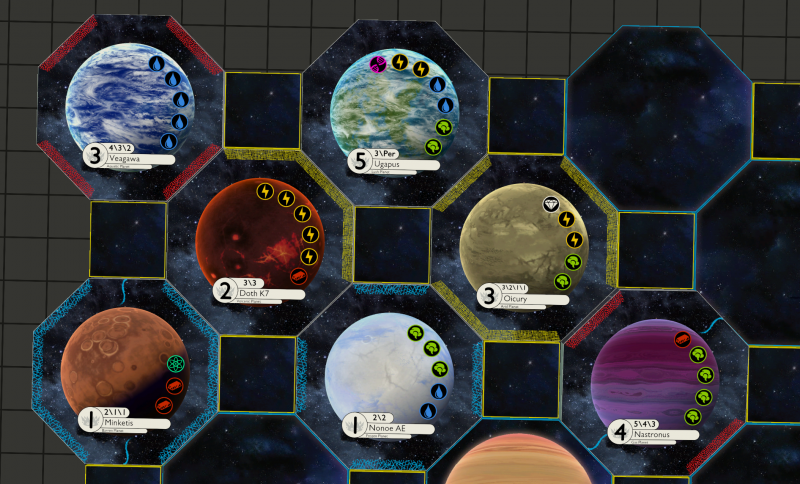Click the pink resource icon on Ugapus

click(x=378, y=65)
